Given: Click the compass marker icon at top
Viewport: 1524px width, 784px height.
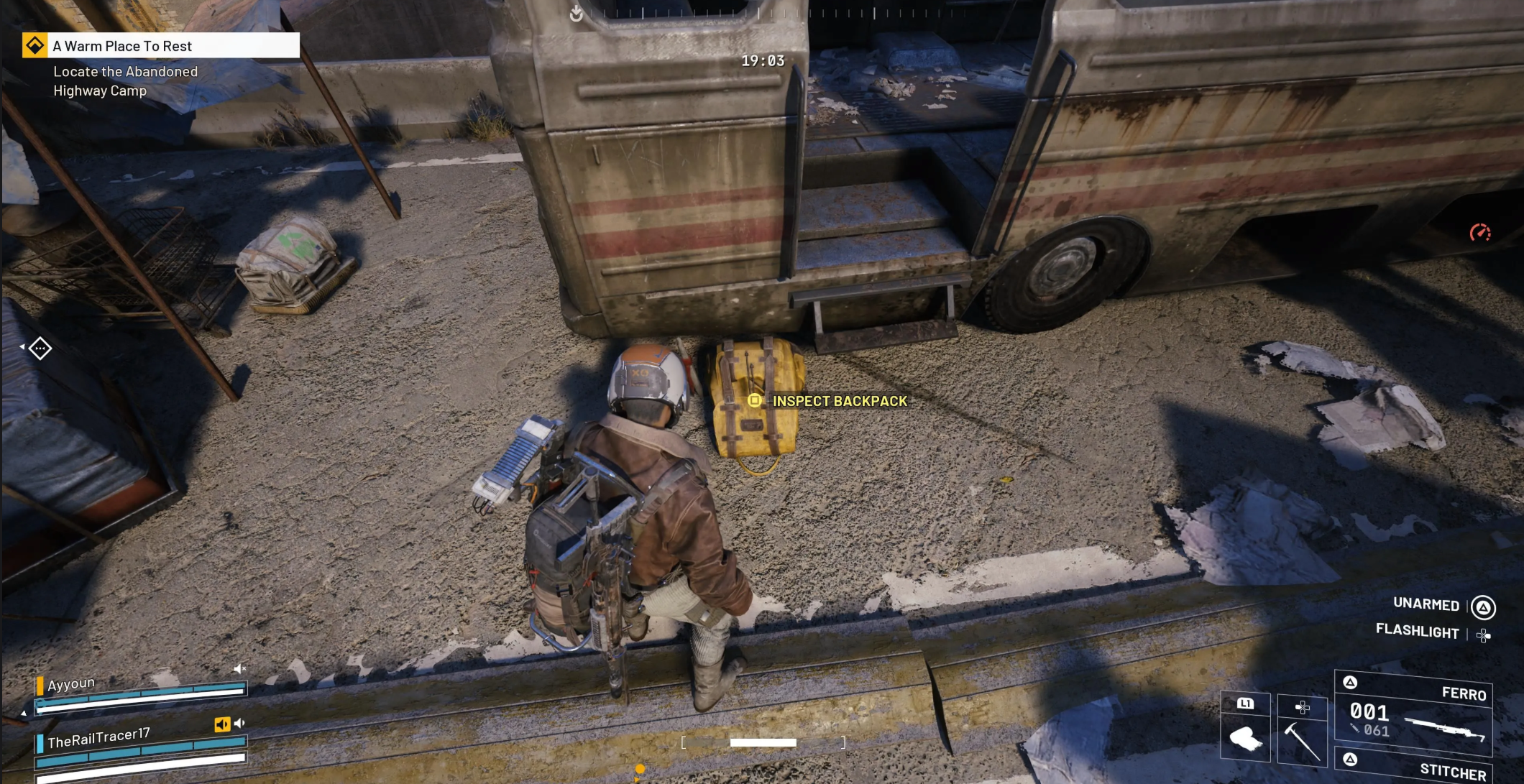Looking at the screenshot, I should [x=577, y=13].
